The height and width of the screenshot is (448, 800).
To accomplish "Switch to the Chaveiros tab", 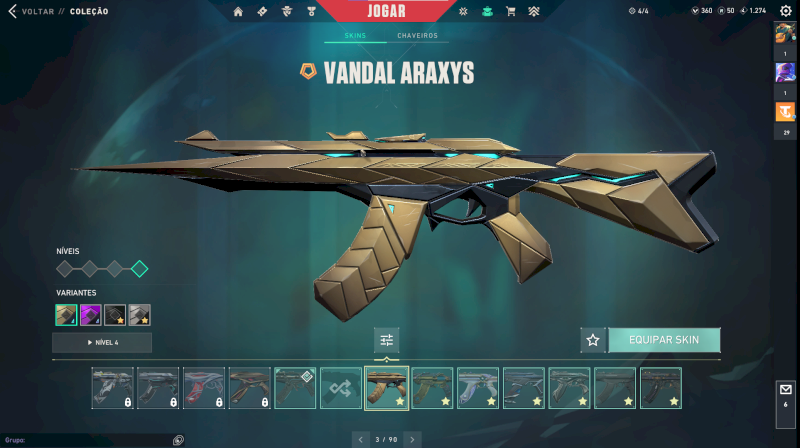I will [x=417, y=35].
